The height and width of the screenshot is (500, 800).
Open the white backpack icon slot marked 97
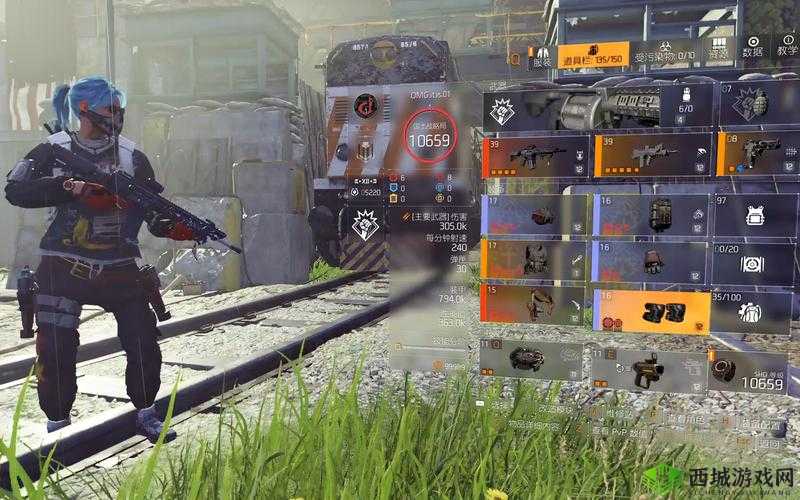click(x=753, y=215)
